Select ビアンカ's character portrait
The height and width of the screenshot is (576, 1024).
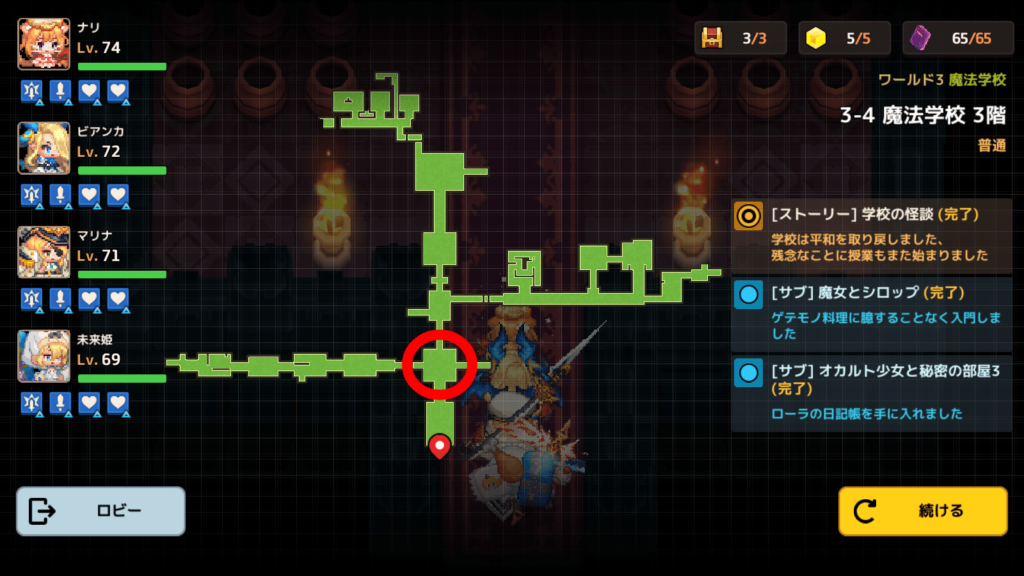point(44,148)
